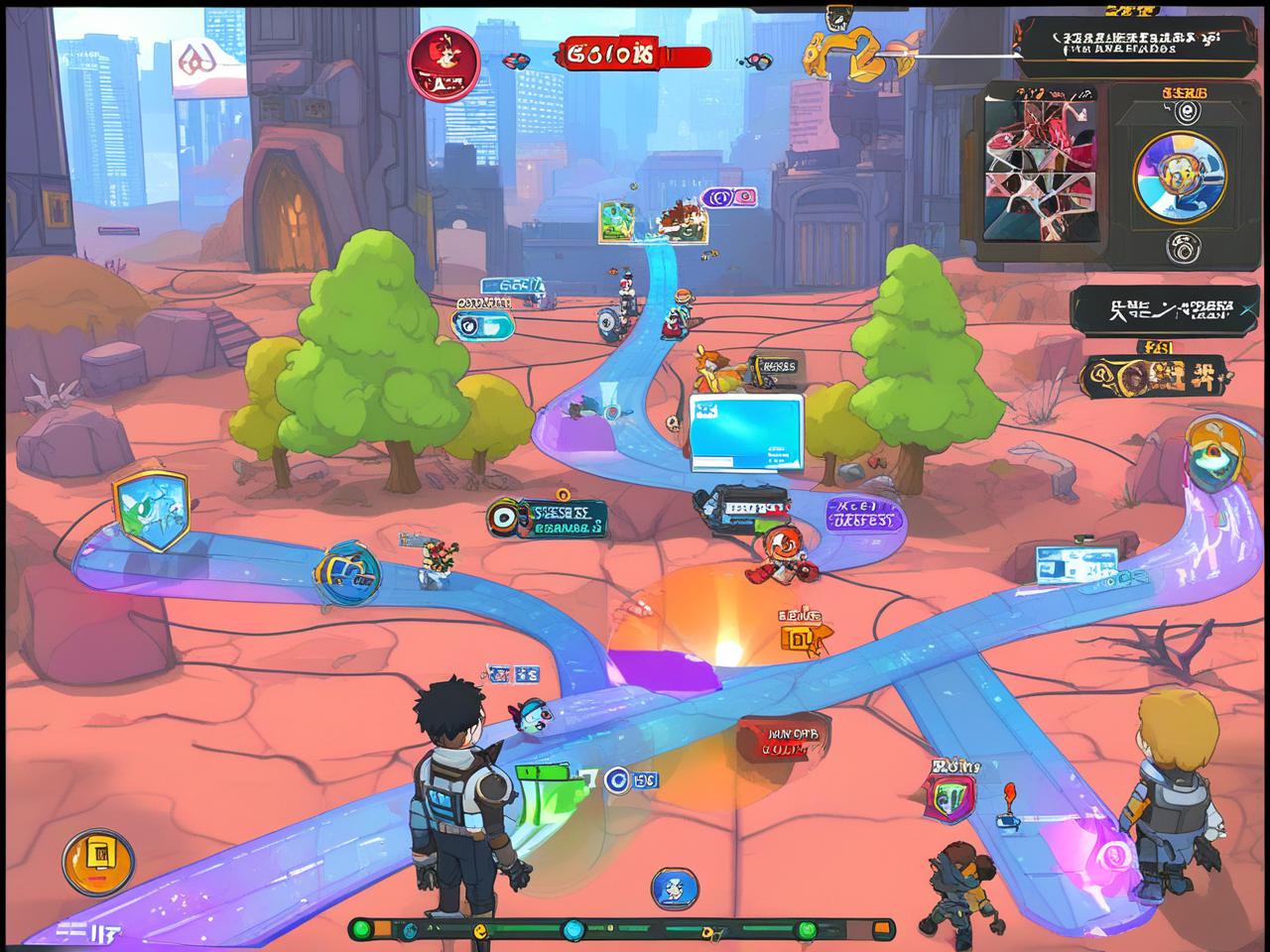Select the dark text button with blue X

coord(1164,309)
